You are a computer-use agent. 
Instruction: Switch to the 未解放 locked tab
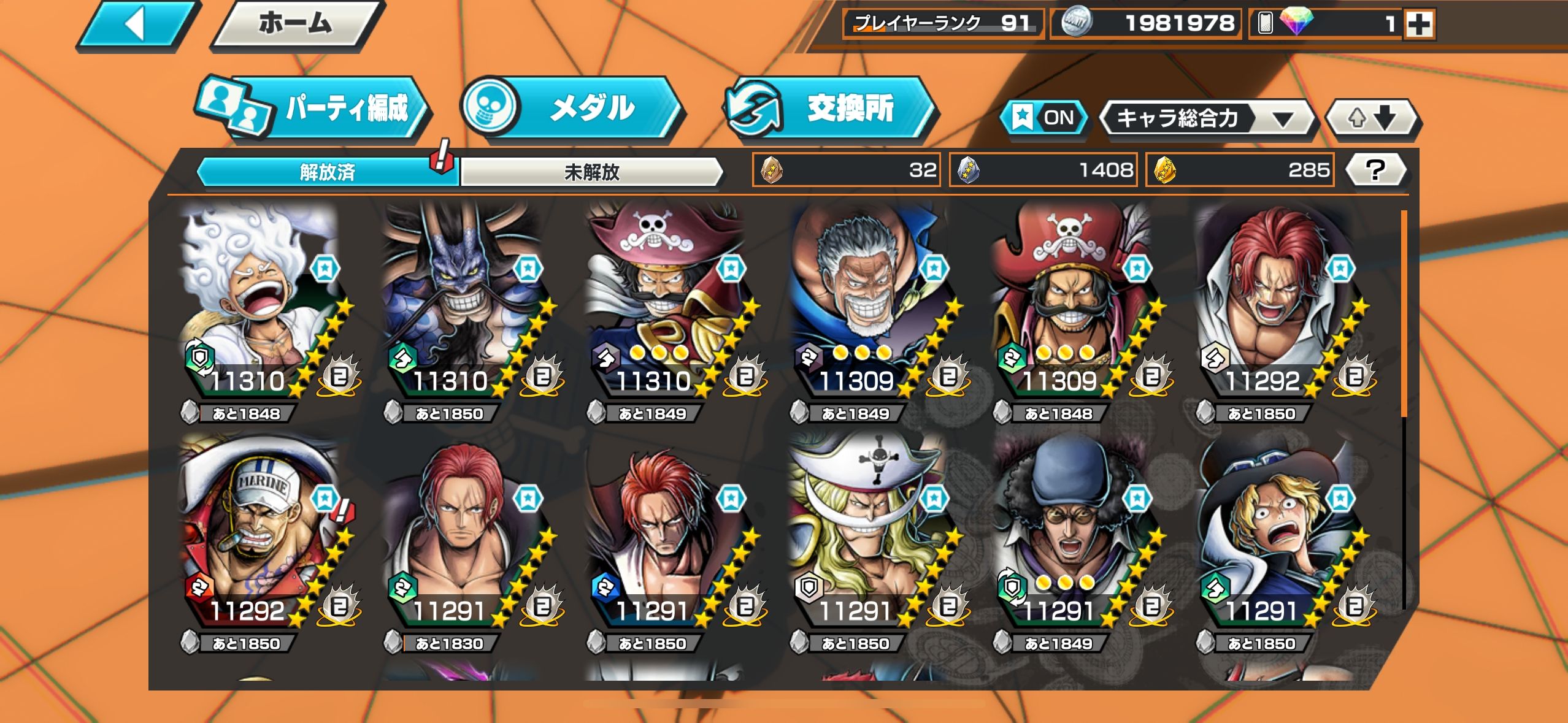point(591,172)
